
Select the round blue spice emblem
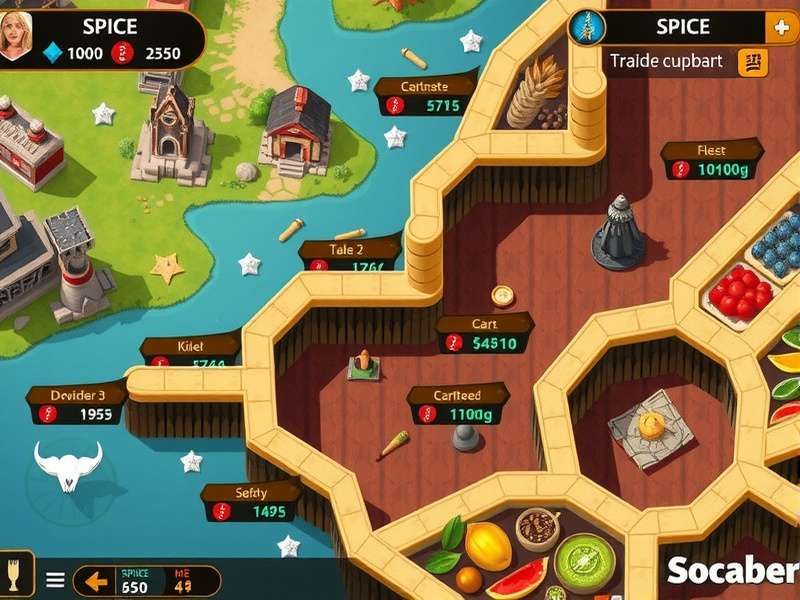click(587, 28)
